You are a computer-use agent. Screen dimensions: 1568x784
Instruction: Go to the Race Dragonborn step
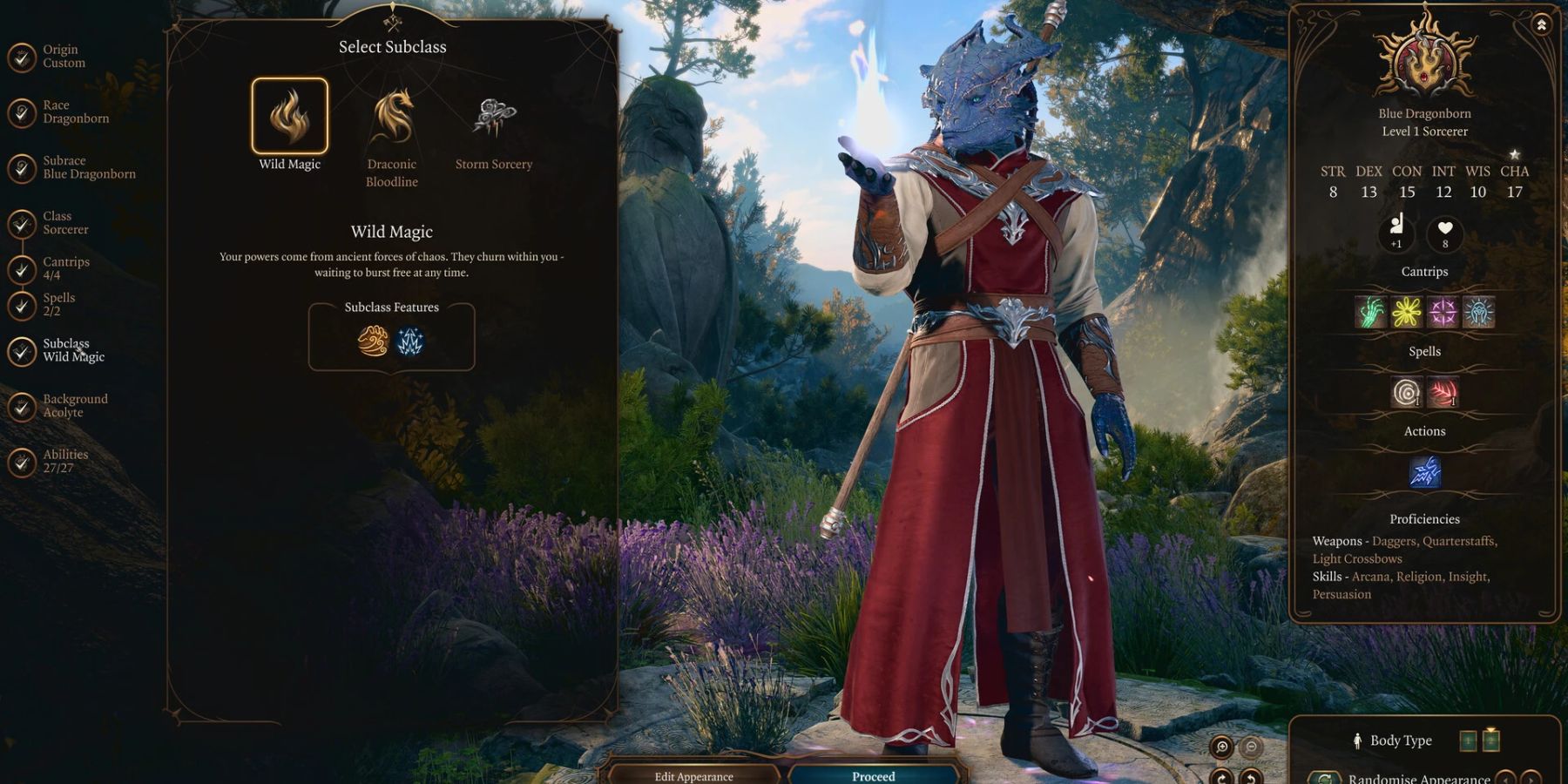[x=75, y=112]
